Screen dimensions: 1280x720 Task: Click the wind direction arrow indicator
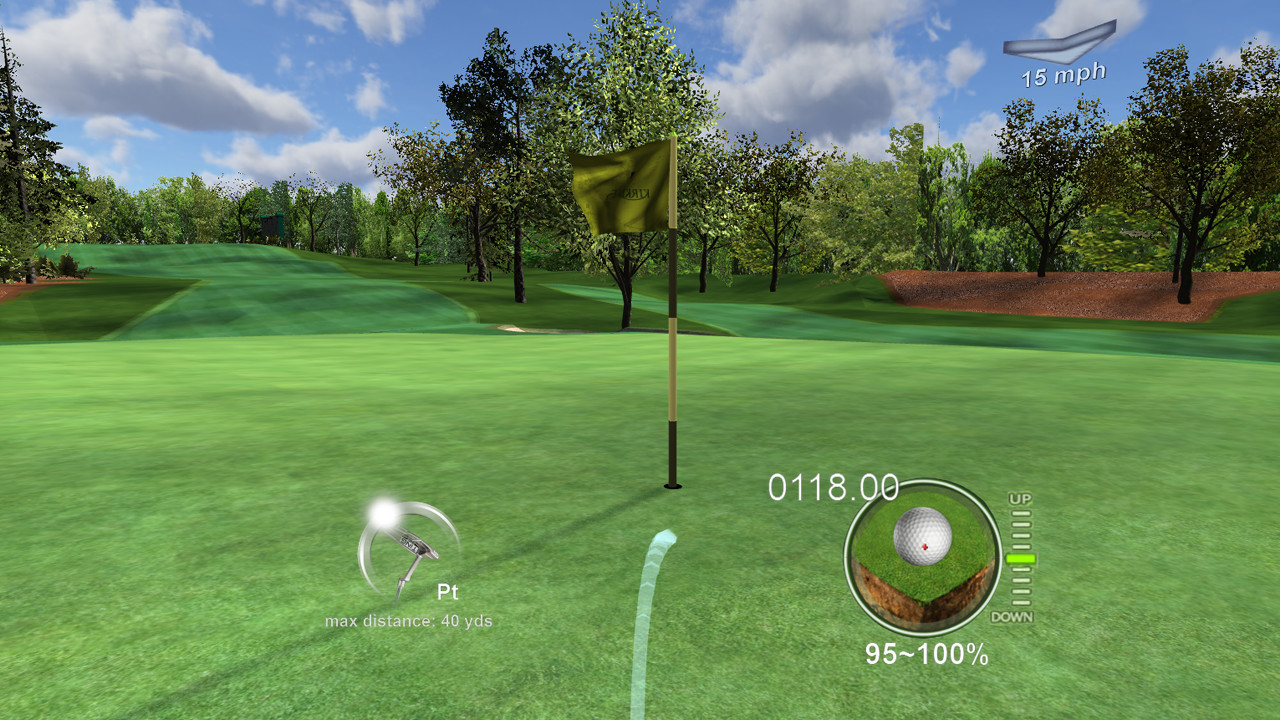click(x=1063, y=42)
